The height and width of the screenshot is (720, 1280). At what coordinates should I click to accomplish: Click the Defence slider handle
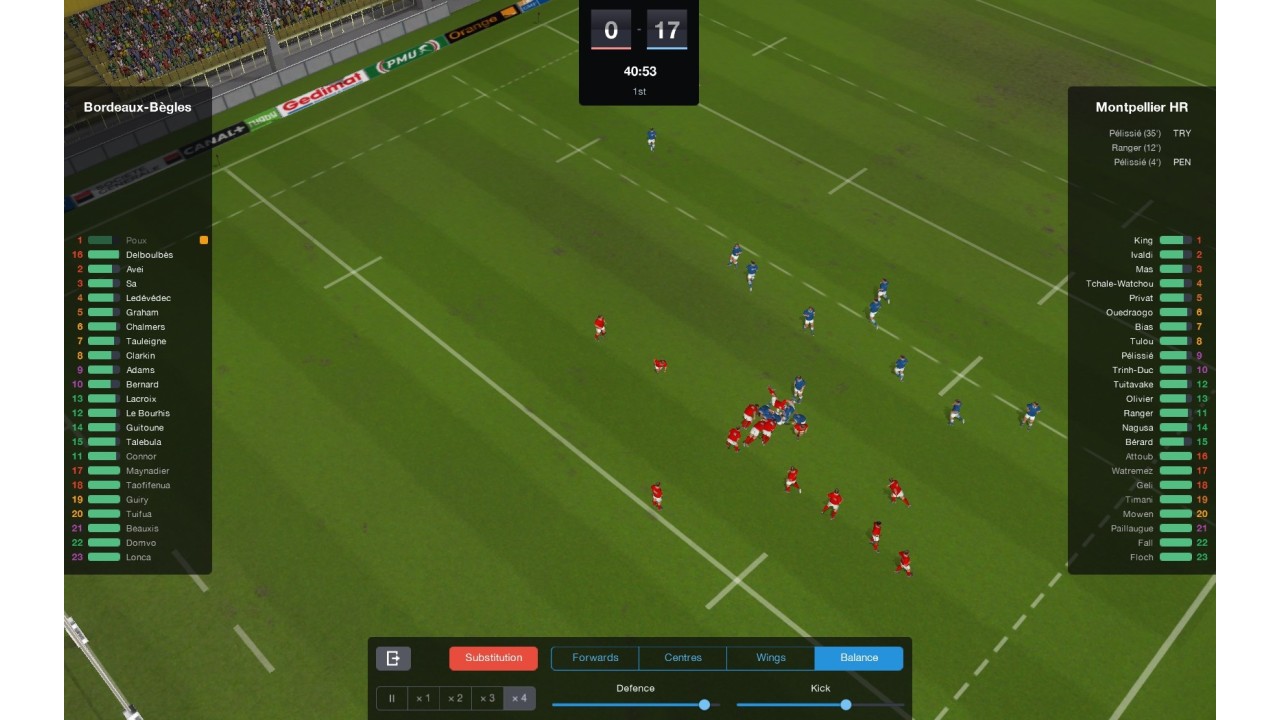pos(704,705)
